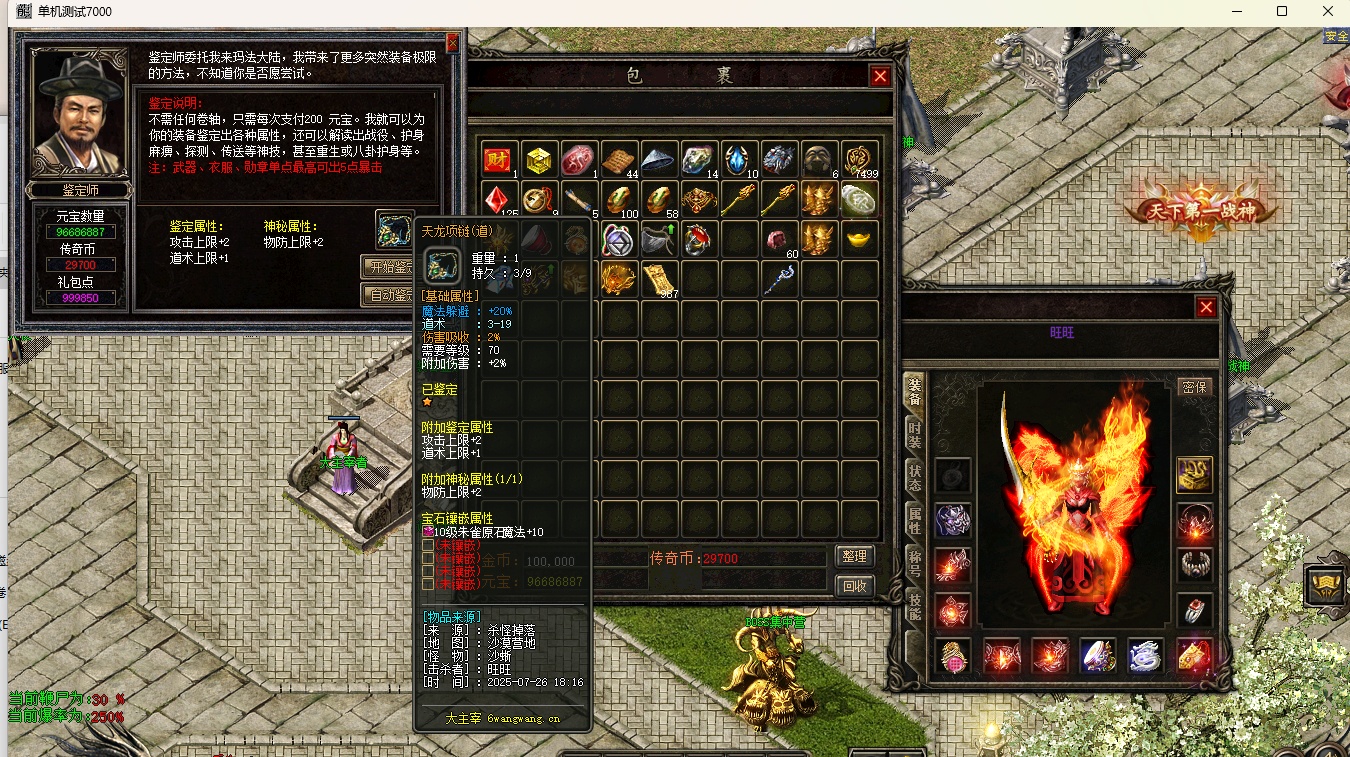1350x757 pixels.
Task: Switch to the 技能 skills tab
Action: [x=914, y=607]
